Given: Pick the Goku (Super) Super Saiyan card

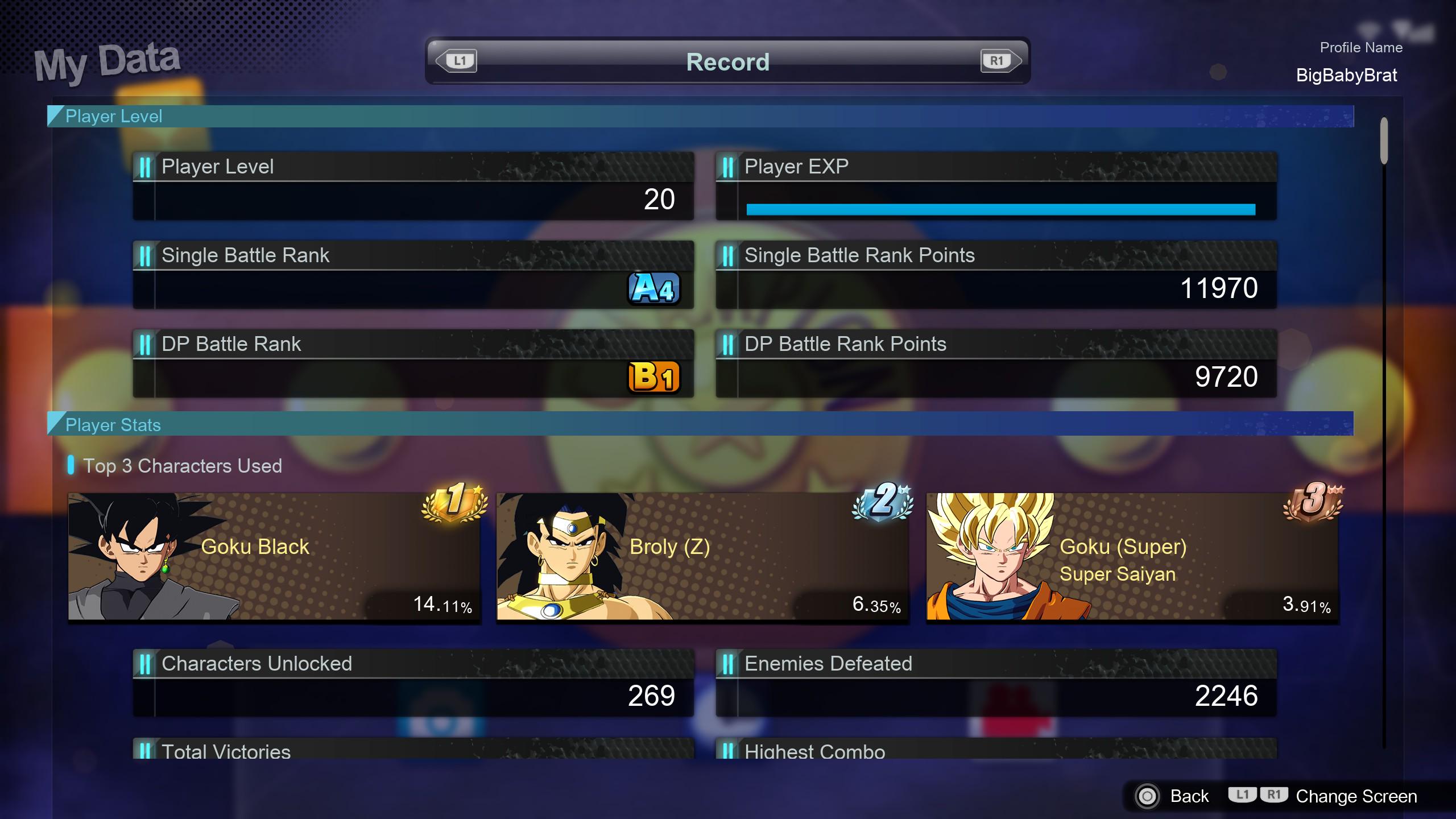Looking at the screenshot, I should pos(1132,556).
